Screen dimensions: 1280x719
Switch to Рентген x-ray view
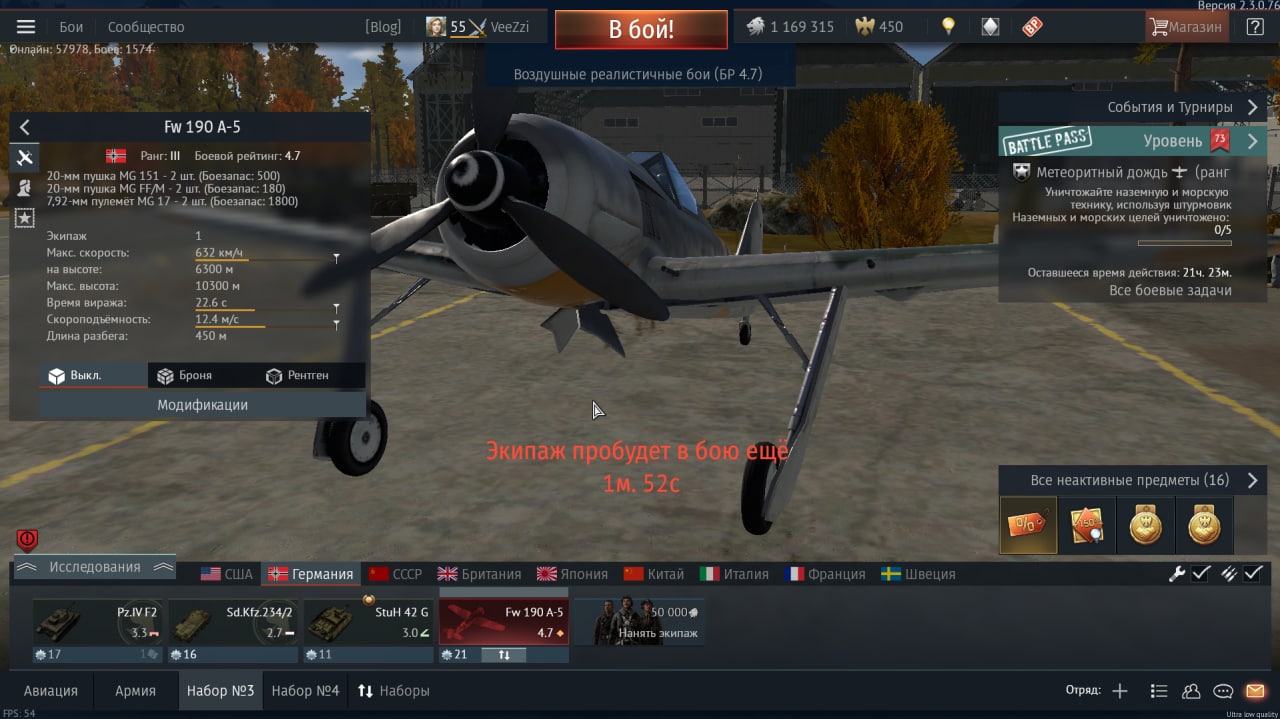tap(297, 376)
